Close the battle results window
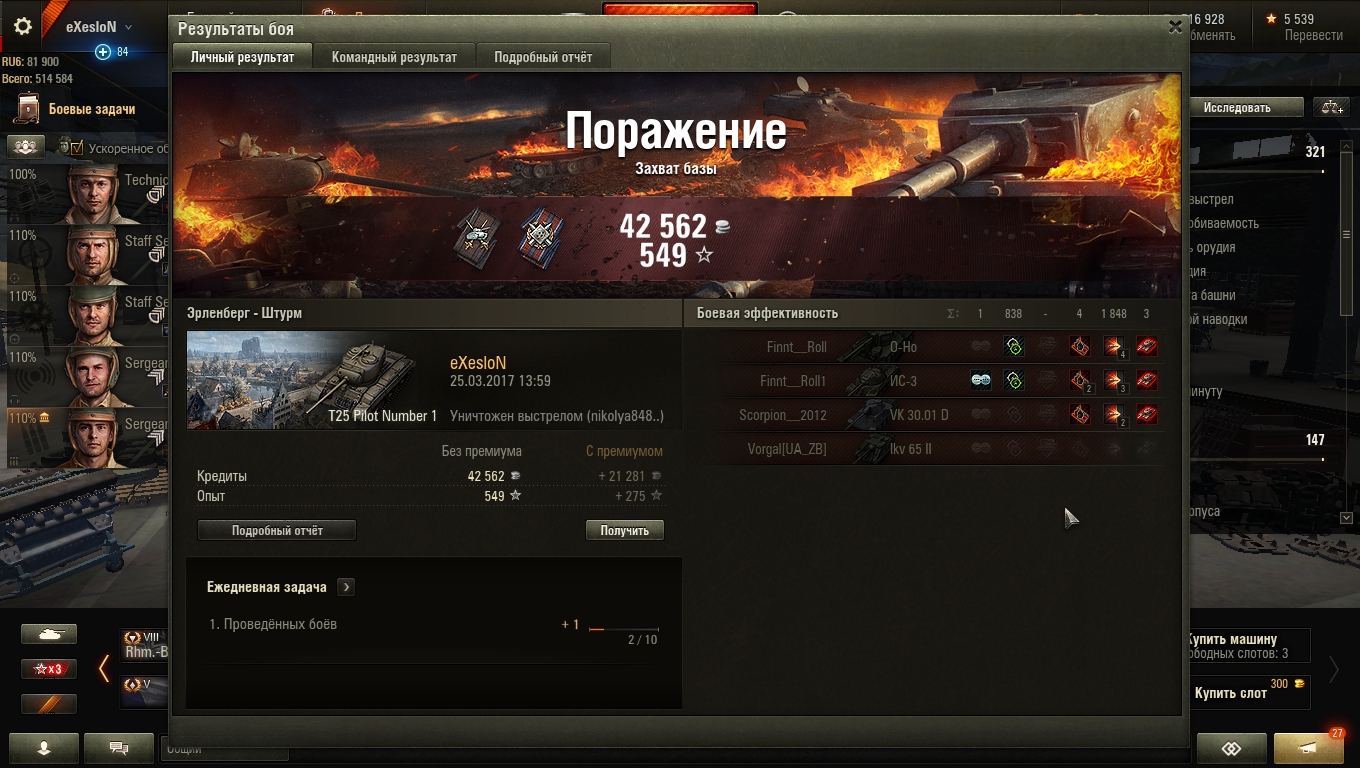This screenshot has height=768, width=1360. pos(1175,28)
